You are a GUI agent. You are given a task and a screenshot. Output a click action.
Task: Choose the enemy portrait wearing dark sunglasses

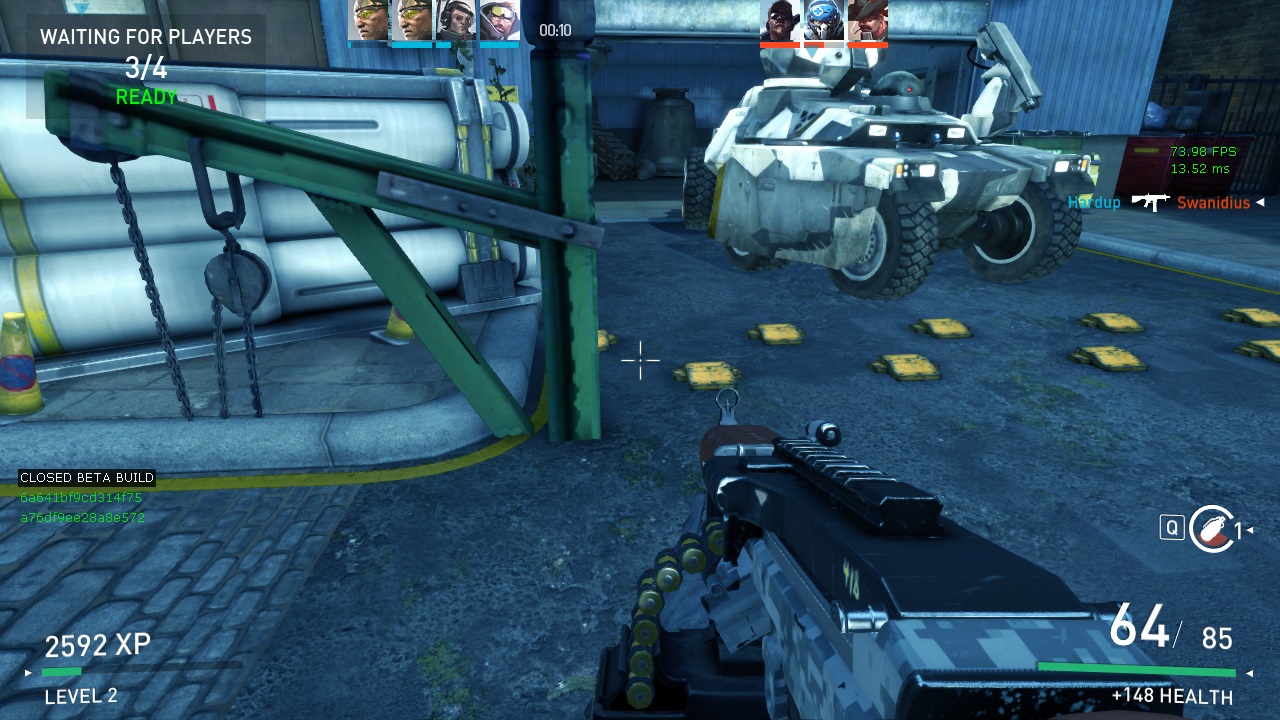point(780,20)
